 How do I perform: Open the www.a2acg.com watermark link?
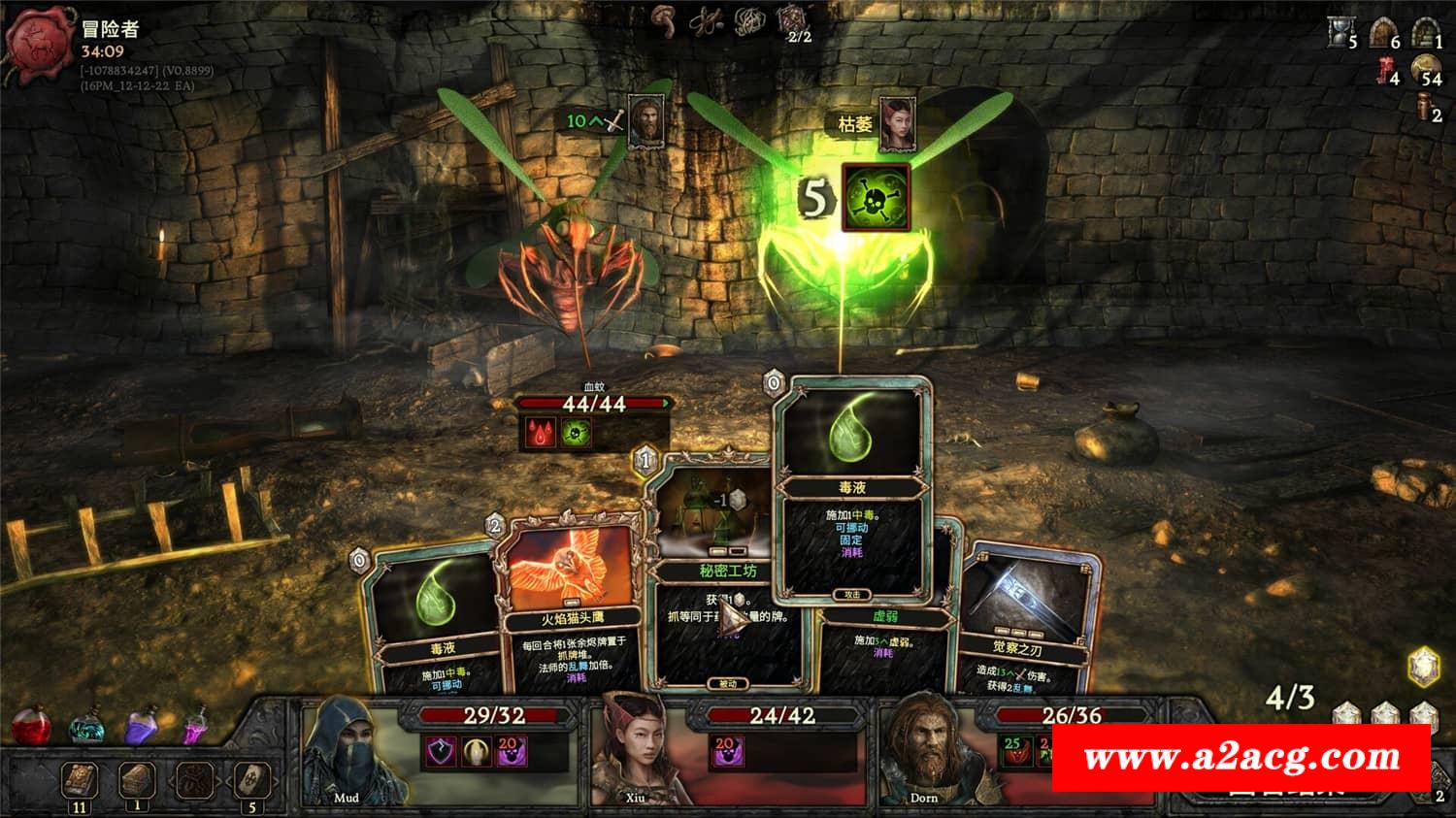[x=1241, y=757]
